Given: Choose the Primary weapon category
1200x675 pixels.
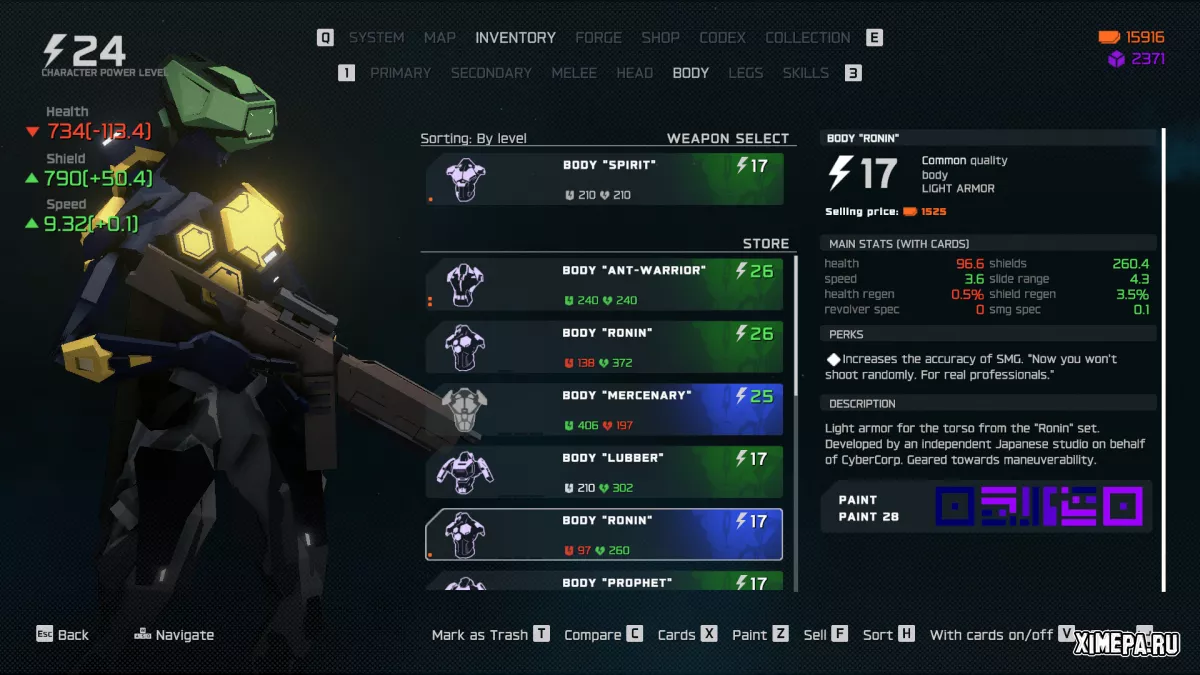Looking at the screenshot, I should tap(400, 73).
